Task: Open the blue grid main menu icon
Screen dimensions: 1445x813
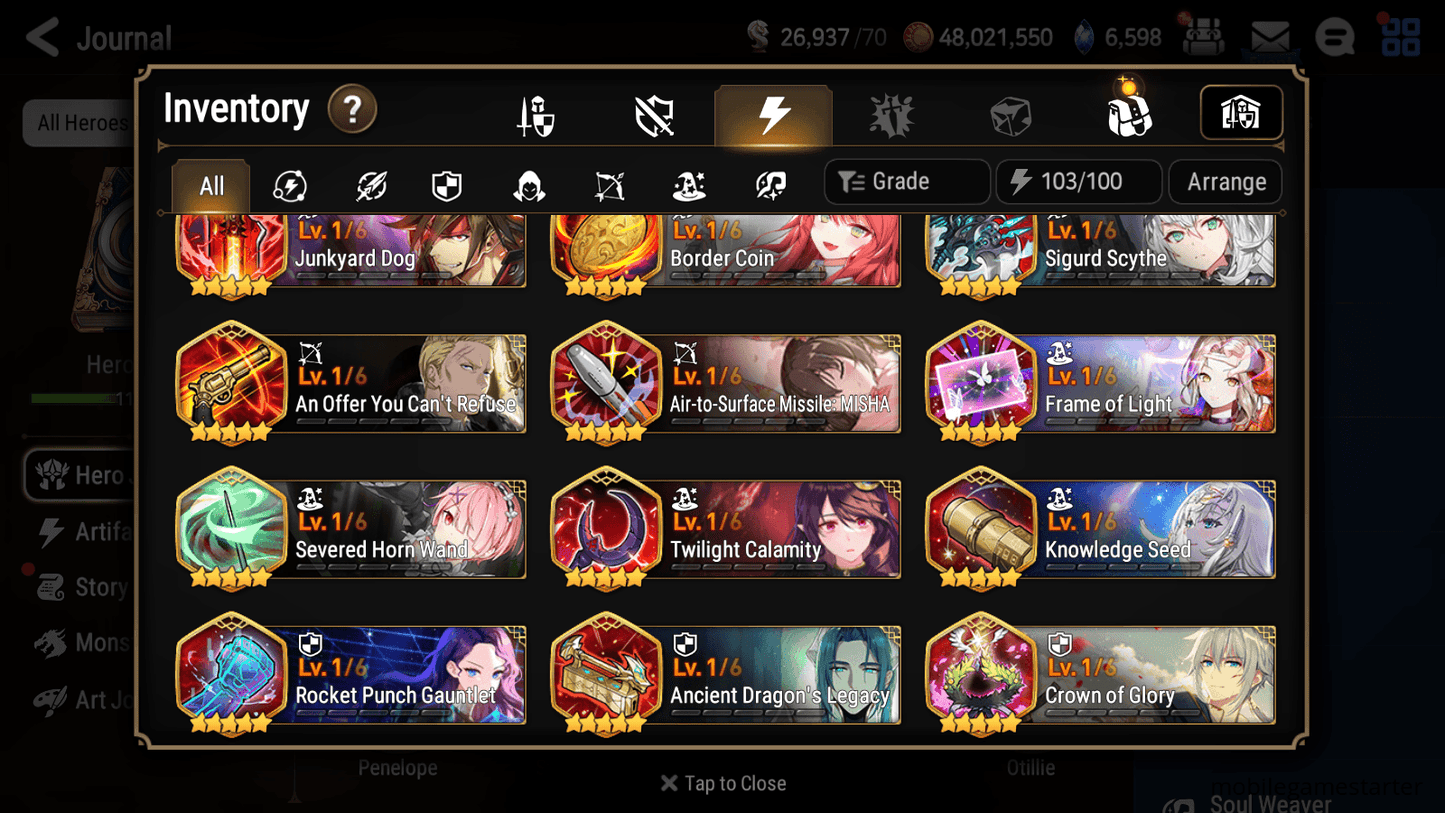Action: click(x=1399, y=36)
